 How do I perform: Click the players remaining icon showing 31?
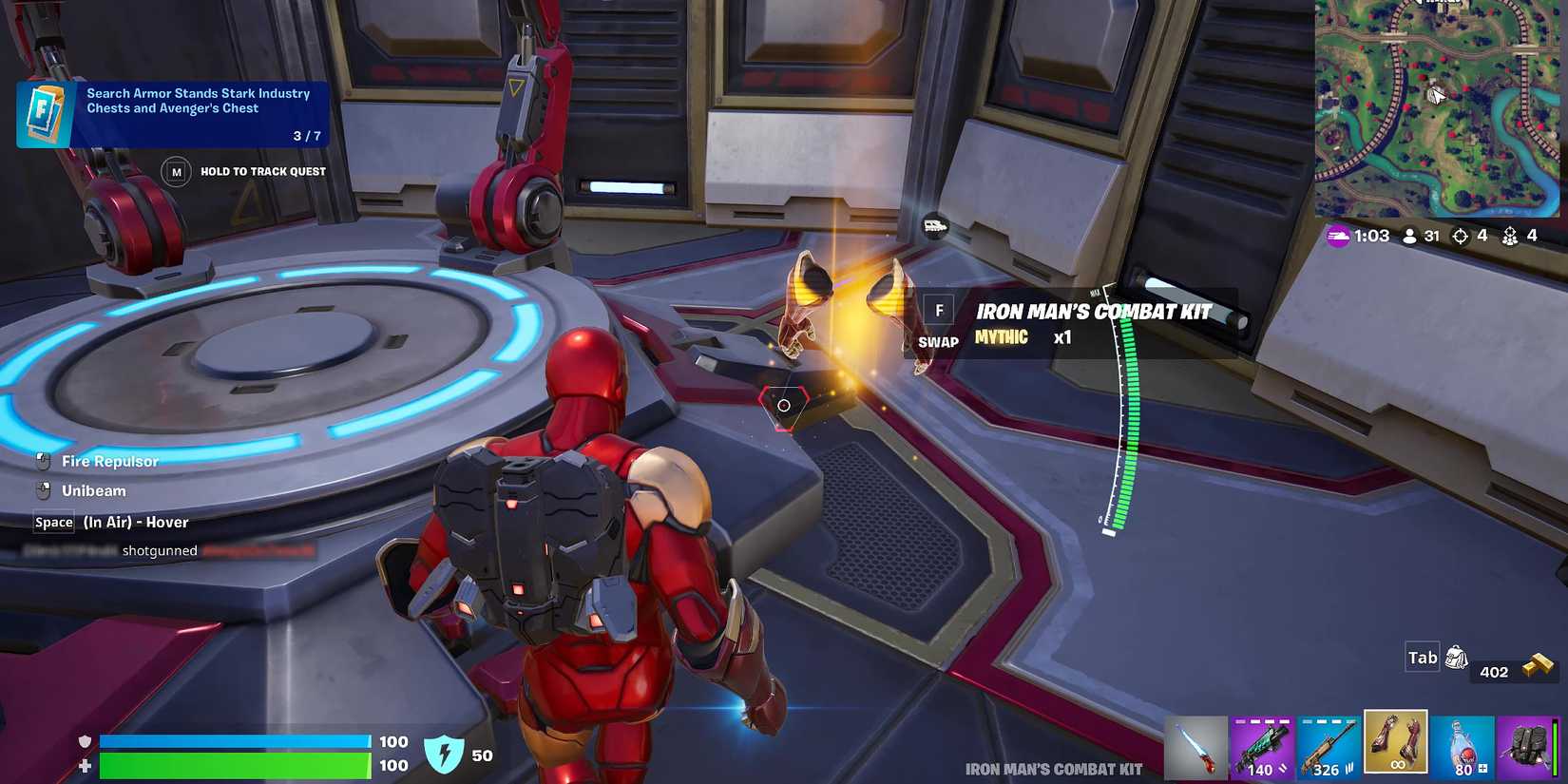(1410, 236)
